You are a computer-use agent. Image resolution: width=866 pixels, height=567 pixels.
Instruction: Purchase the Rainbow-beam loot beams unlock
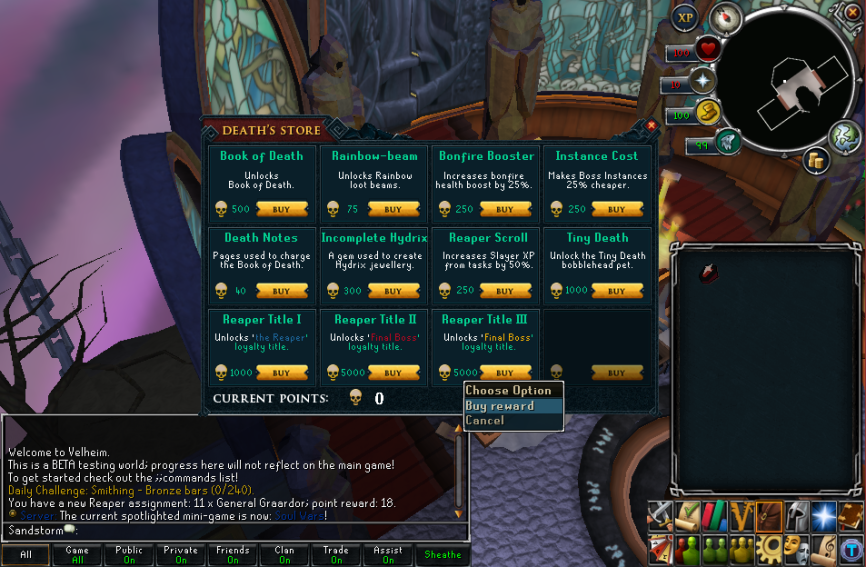tap(393, 210)
